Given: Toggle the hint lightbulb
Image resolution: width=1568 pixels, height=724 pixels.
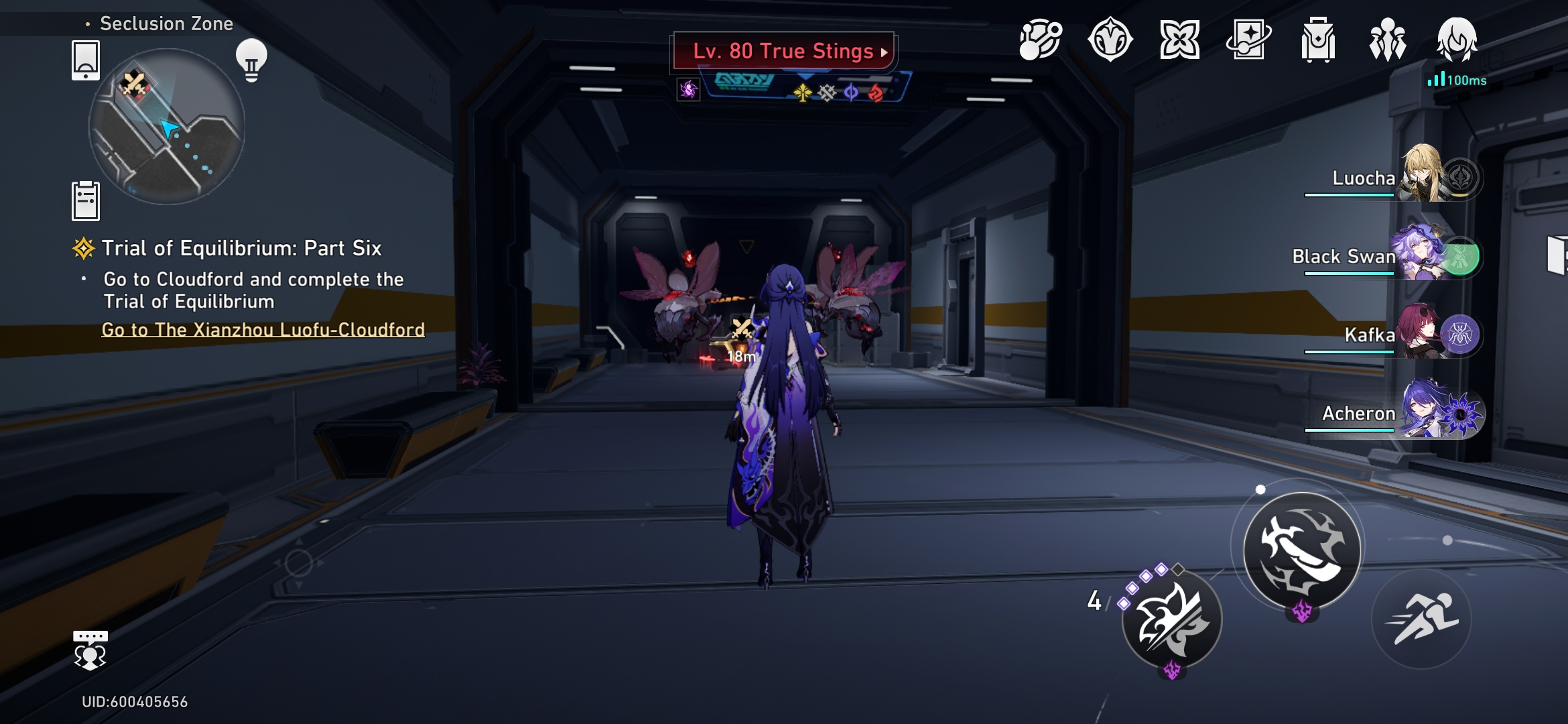Looking at the screenshot, I should click(x=251, y=62).
